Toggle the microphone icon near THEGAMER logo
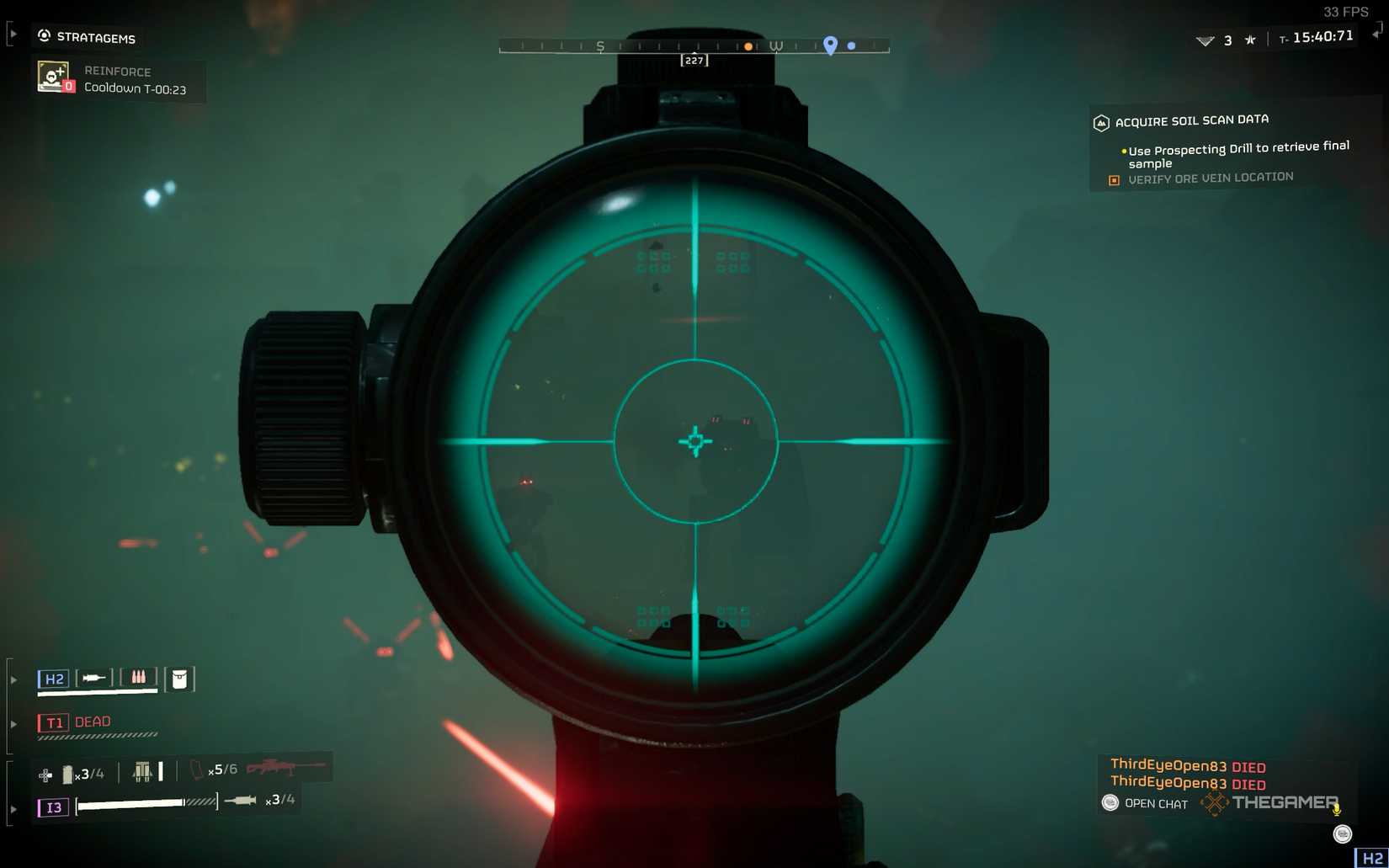1389x868 pixels. 1336,810
